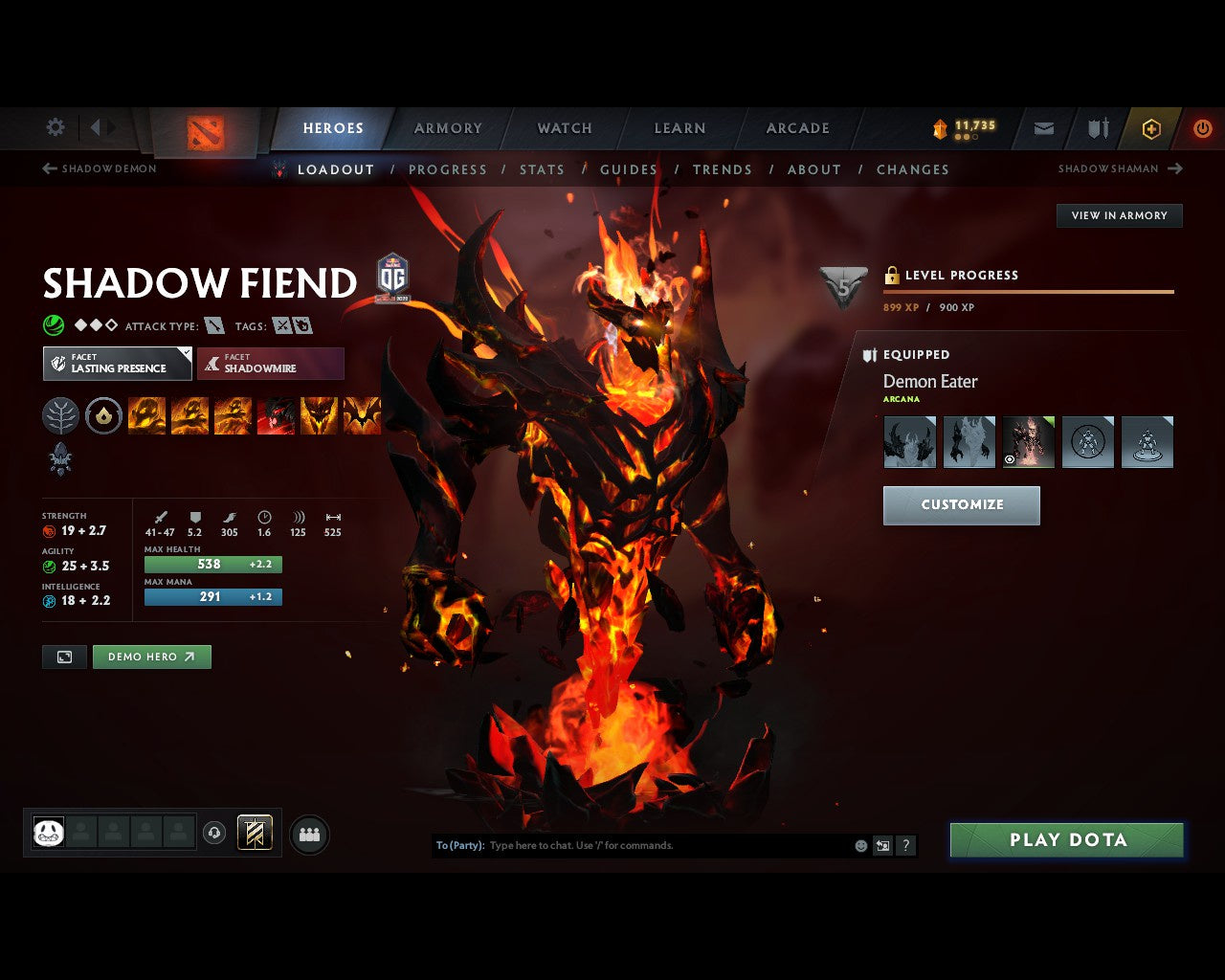Switch to the STATS tab
Viewport: 1225px width, 980px height.
pos(543,169)
